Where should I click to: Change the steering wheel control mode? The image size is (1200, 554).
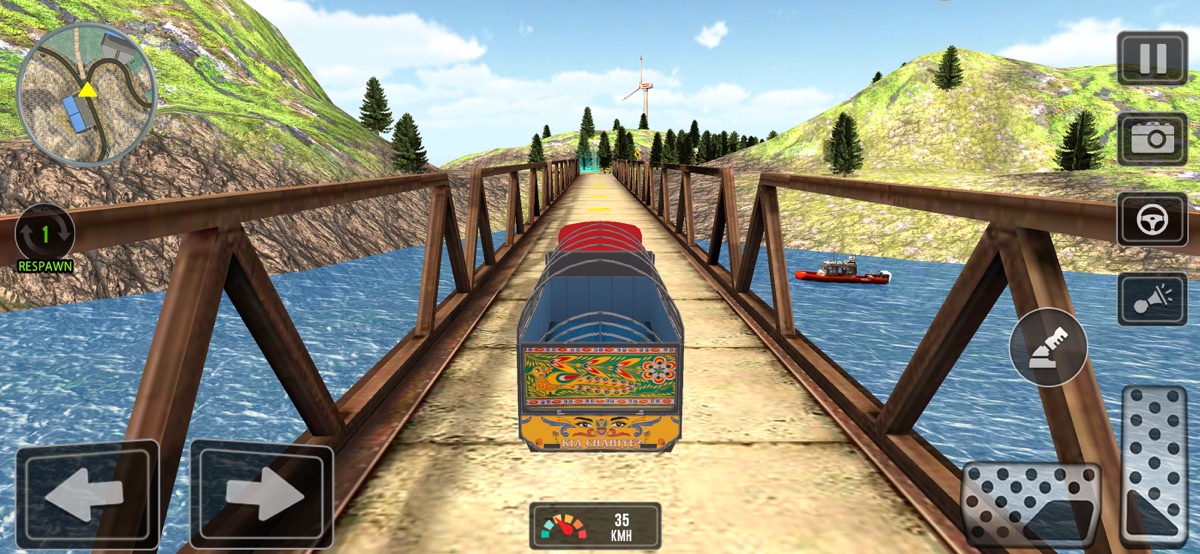click(1152, 219)
